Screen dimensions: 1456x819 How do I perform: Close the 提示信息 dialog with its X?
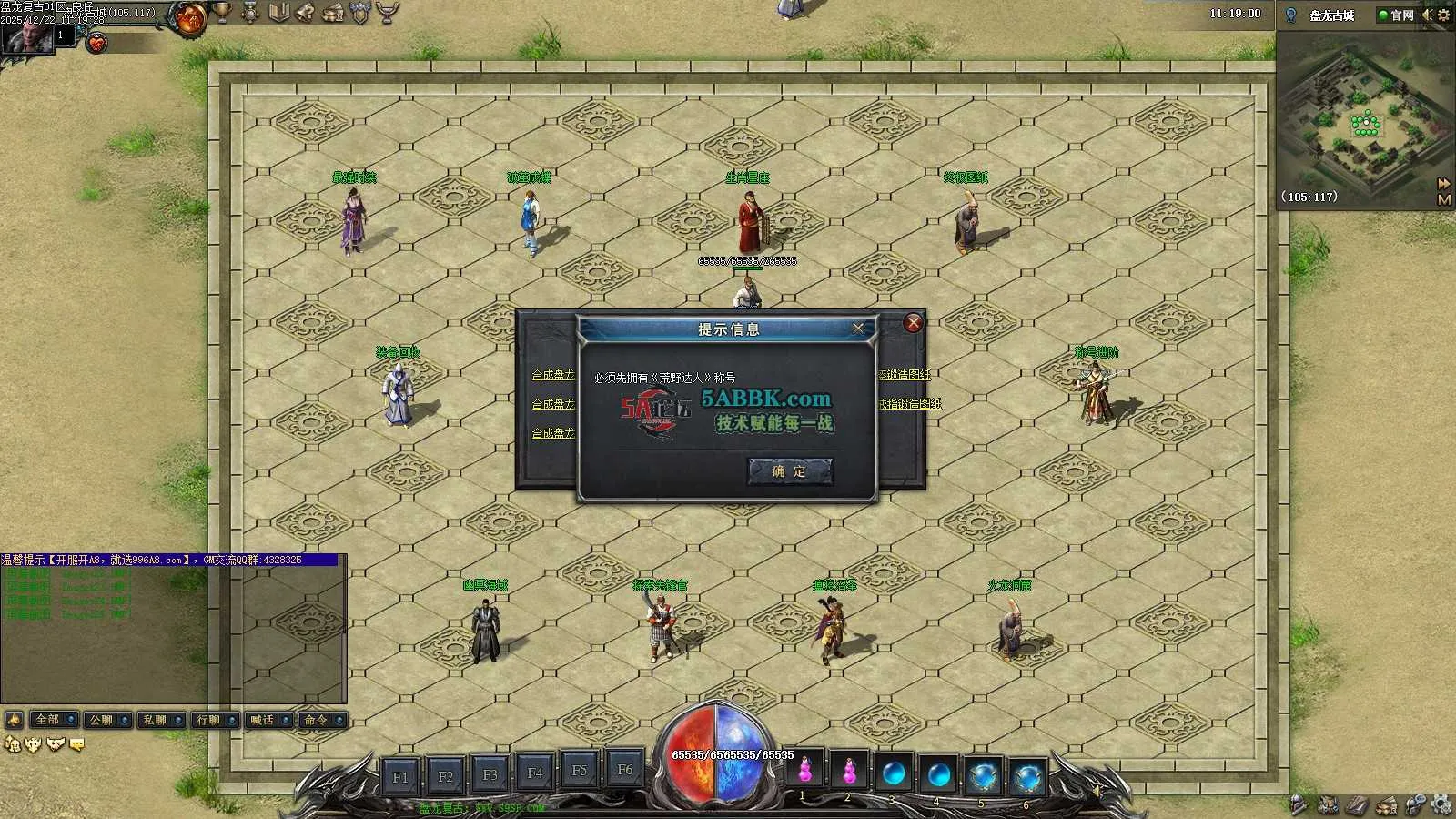coord(857,329)
